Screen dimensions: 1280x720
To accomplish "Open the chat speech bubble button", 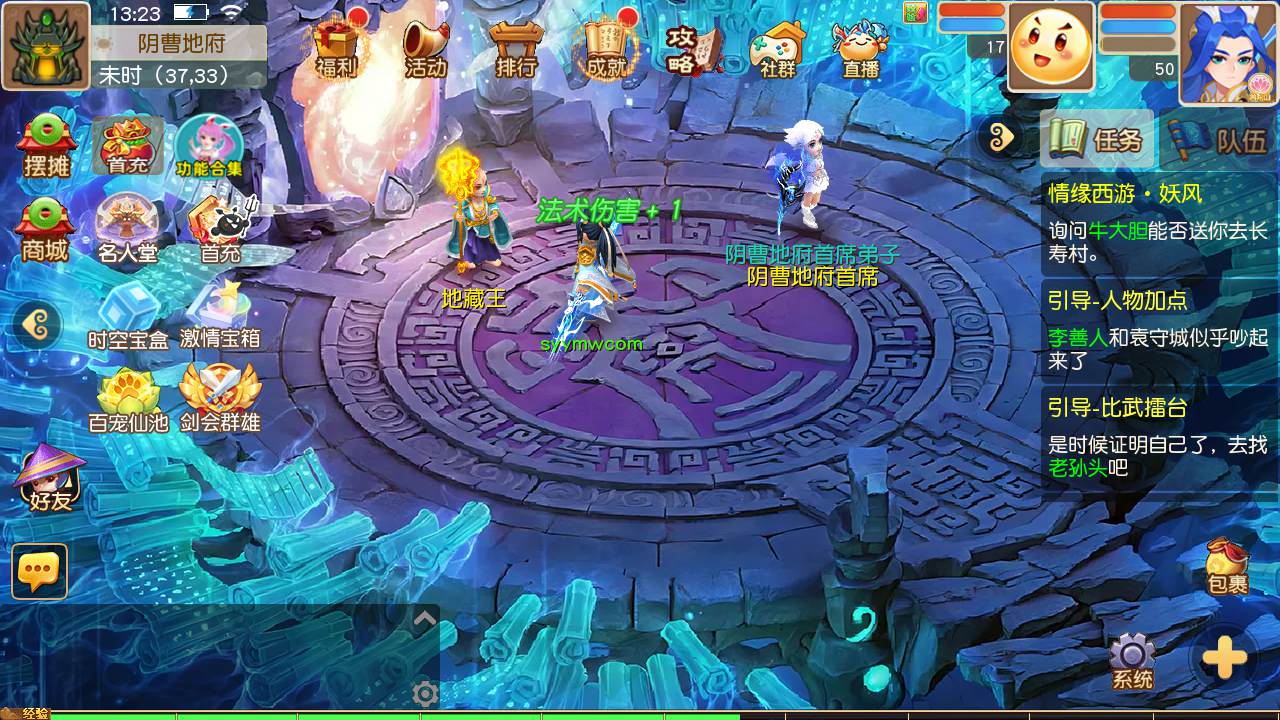I will pyautogui.click(x=40, y=571).
